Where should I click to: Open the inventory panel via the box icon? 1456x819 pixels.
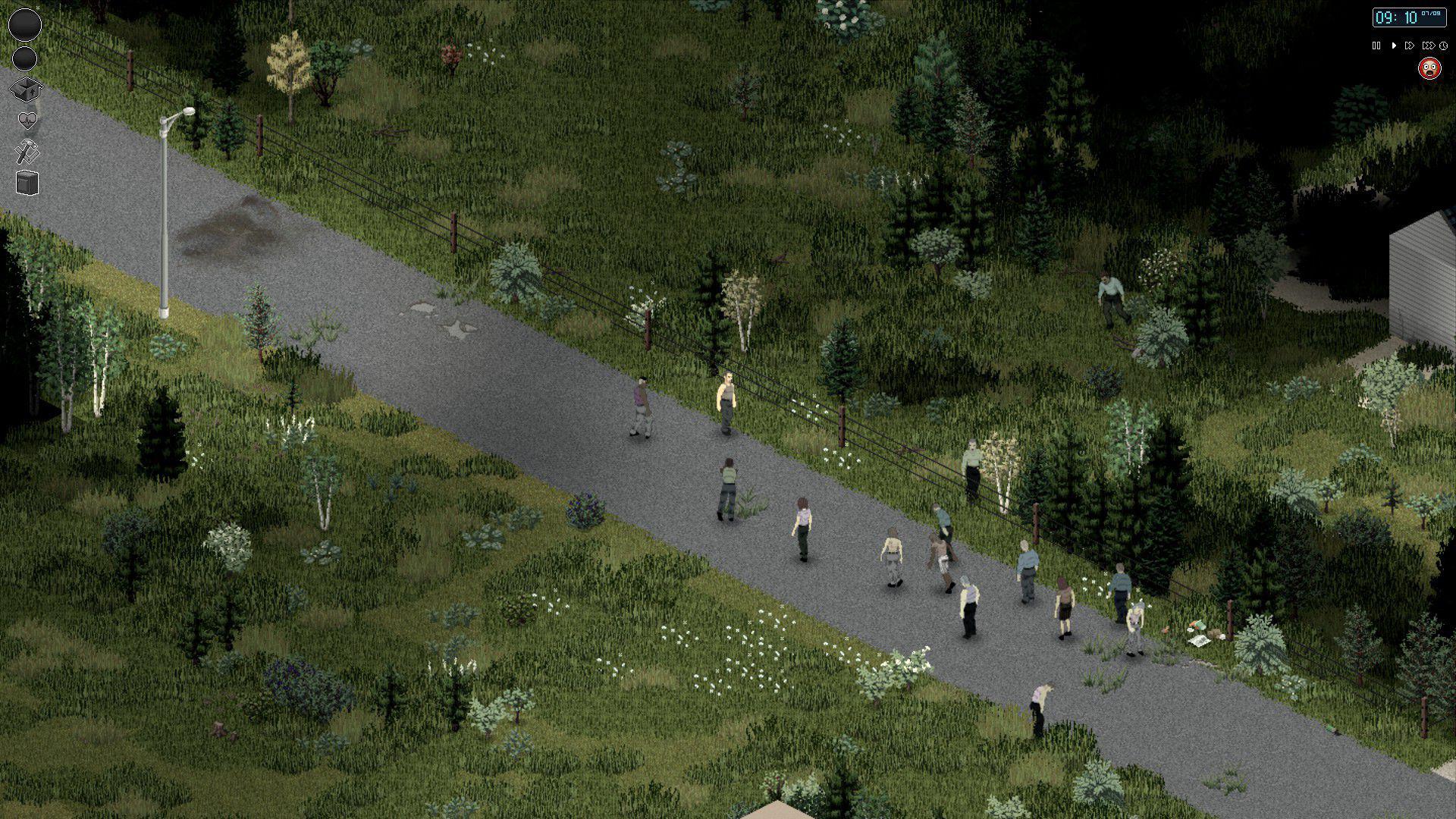click(26, 89)
